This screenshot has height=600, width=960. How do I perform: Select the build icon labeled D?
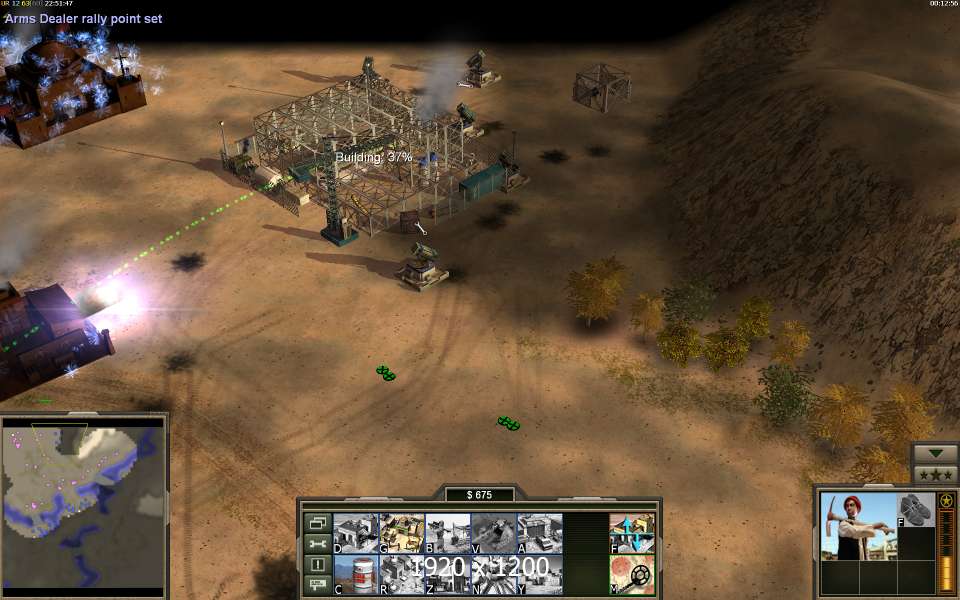[355, 533]
